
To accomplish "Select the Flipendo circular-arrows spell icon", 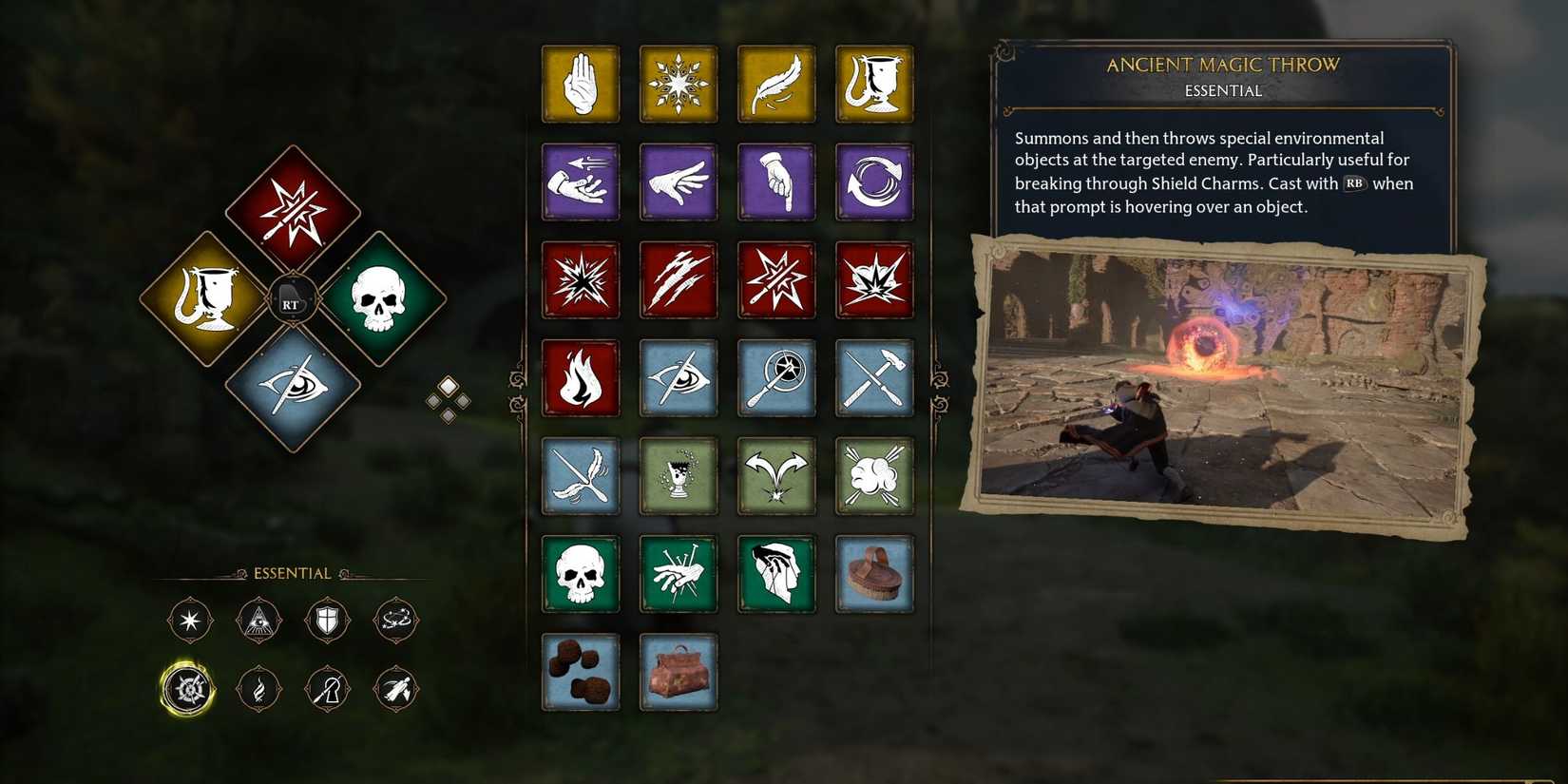I will click(874, 182).
